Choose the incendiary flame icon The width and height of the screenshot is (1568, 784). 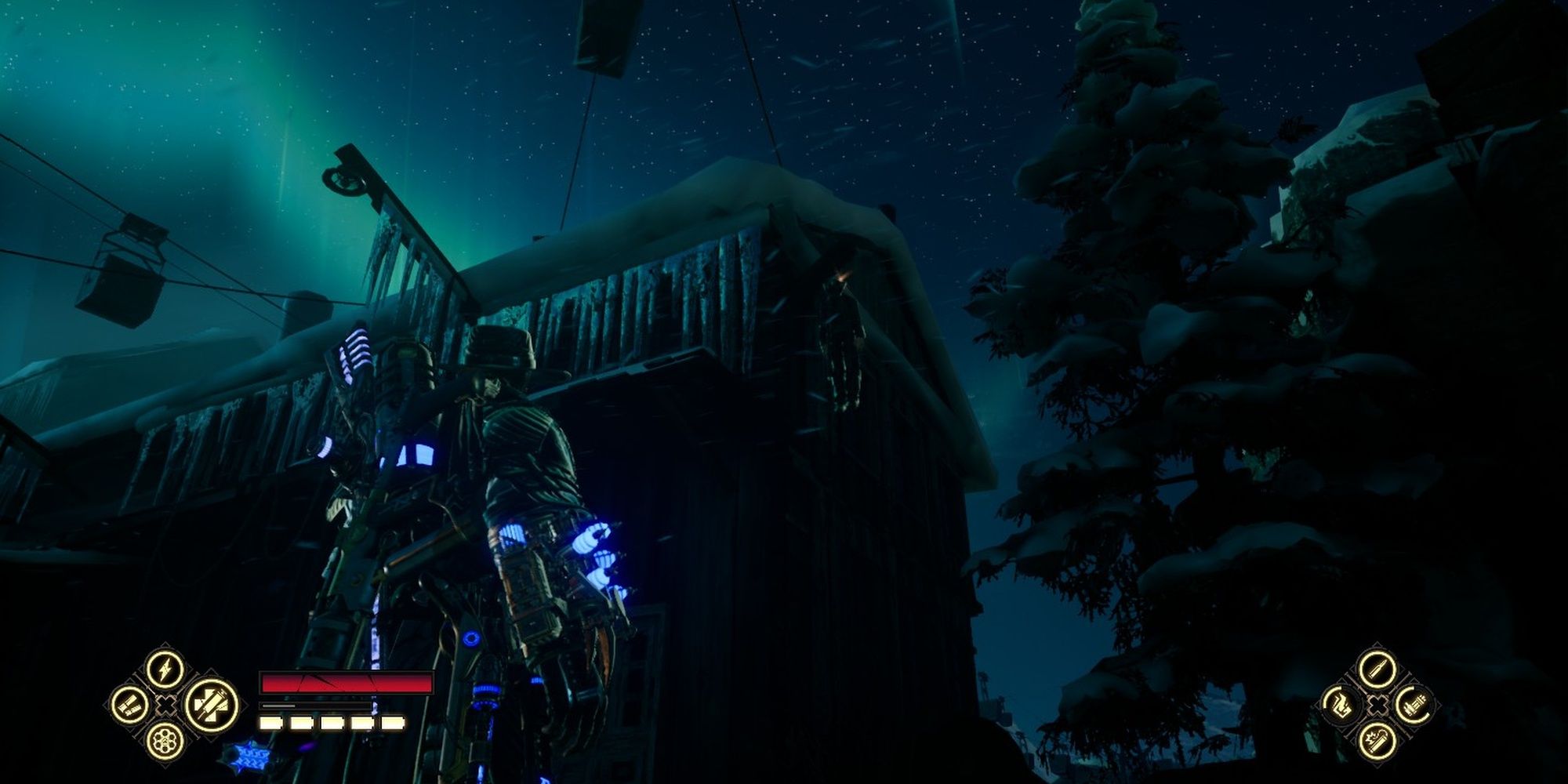pos(1340,705)
